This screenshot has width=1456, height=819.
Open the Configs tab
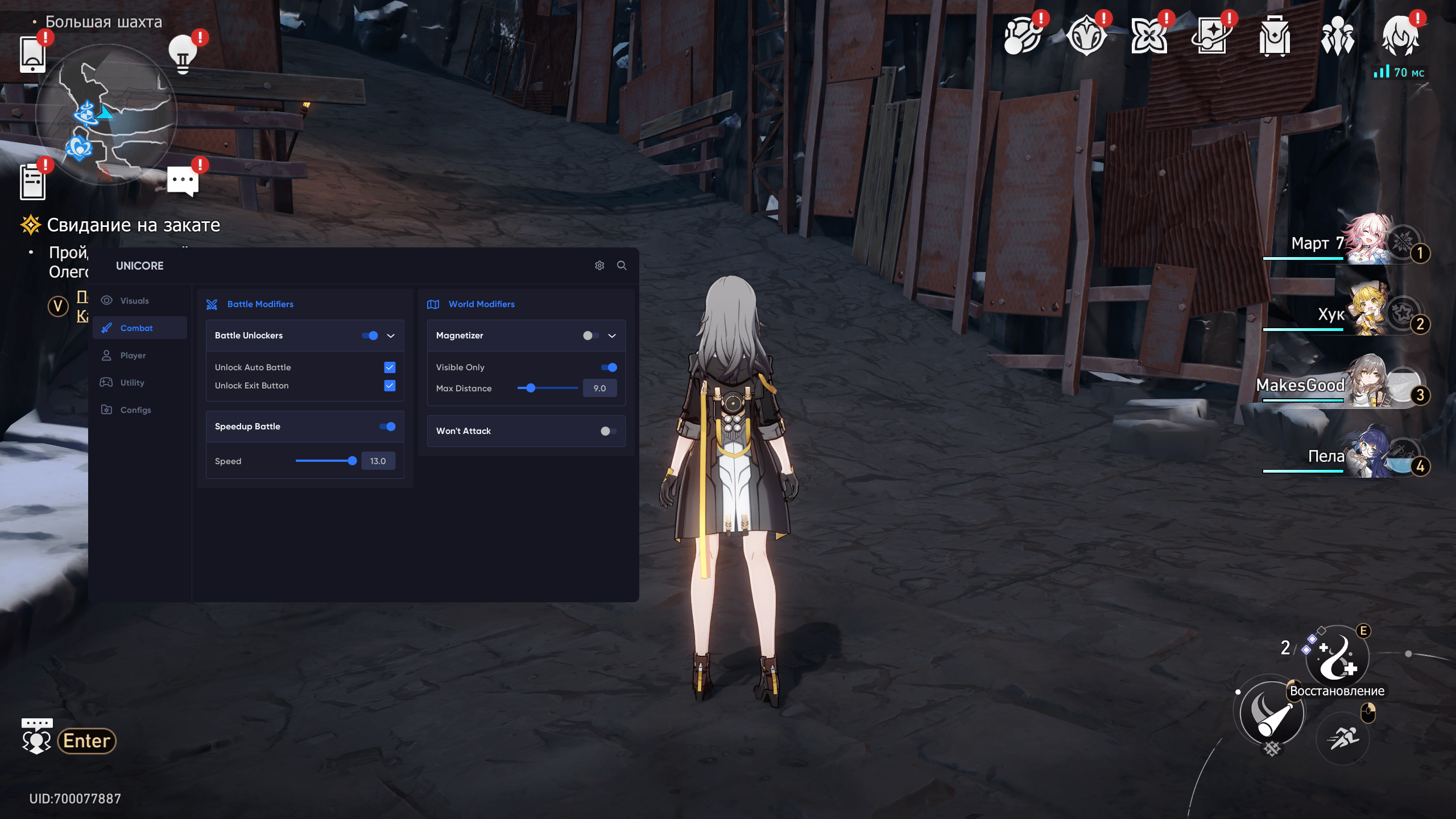click(135, 410)
